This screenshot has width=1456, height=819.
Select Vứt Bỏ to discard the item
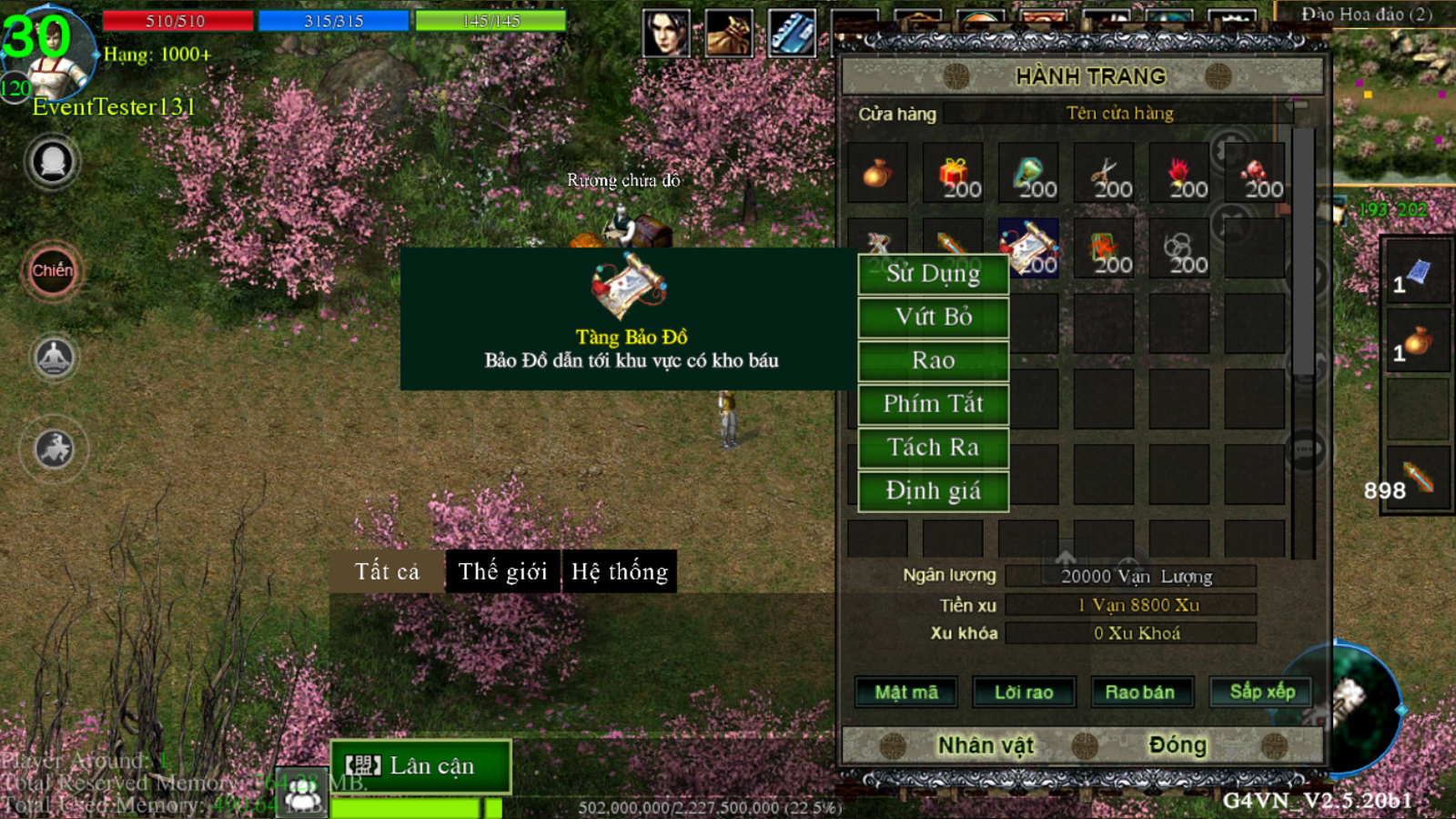click(933, 318)
